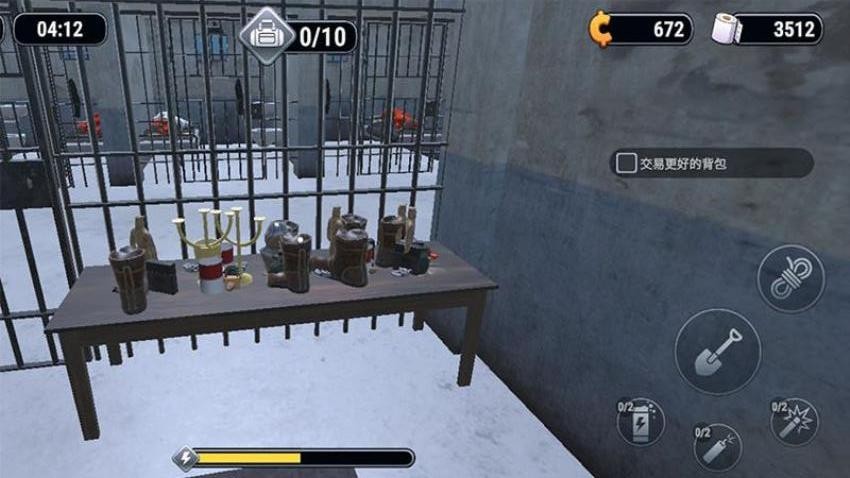
Task: Use the rope tool button
Action: (x=790, y=279)
